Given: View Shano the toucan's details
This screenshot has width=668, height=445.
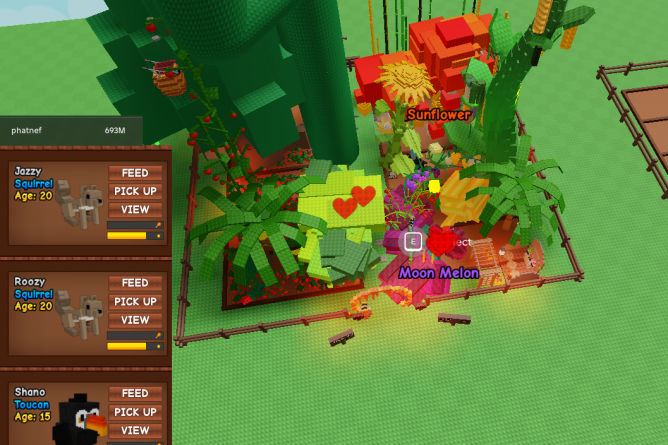Looking at the screenshot, I should [x=135, y=430].
